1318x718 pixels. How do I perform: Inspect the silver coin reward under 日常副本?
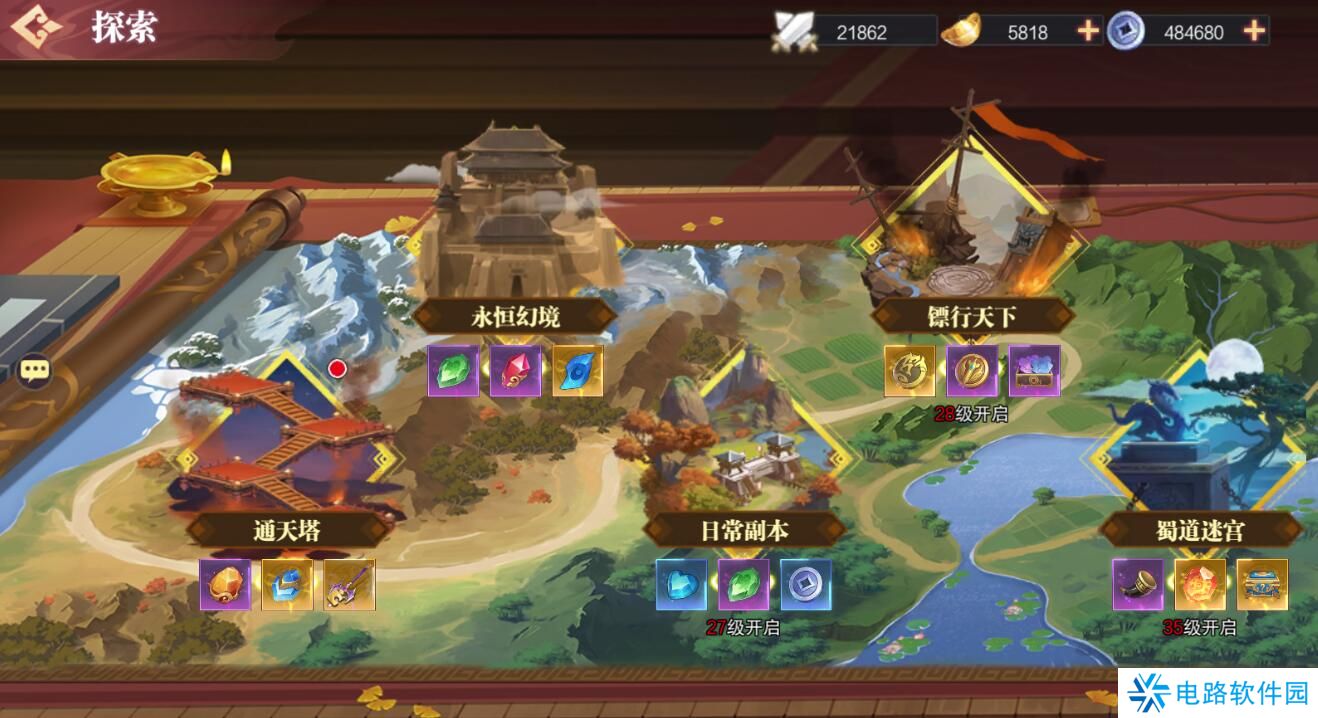pyautogui.click(x=806, y=585)
